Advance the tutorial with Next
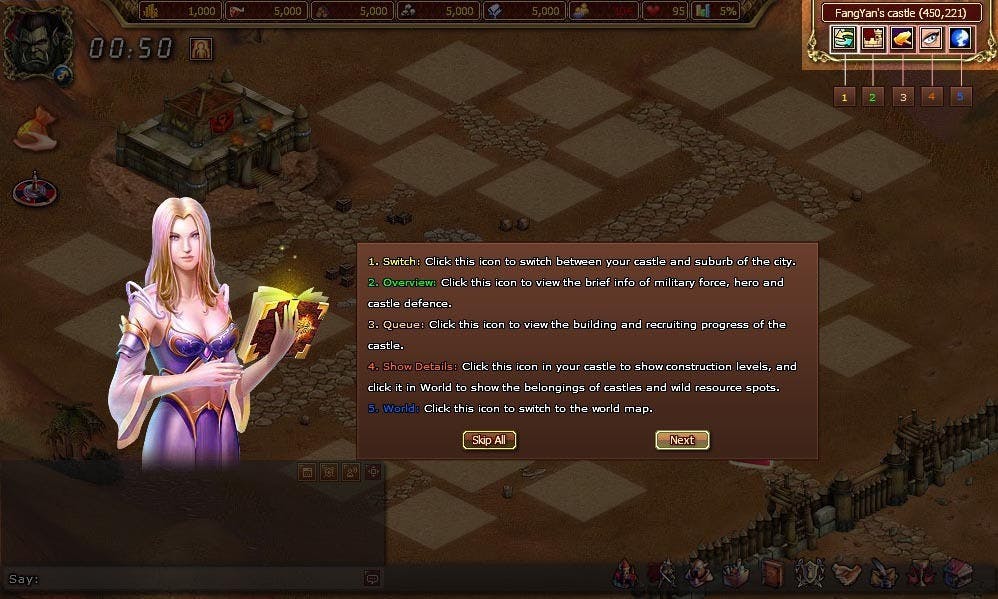This screenshot has width=998, height=599. tap(682, 440)
